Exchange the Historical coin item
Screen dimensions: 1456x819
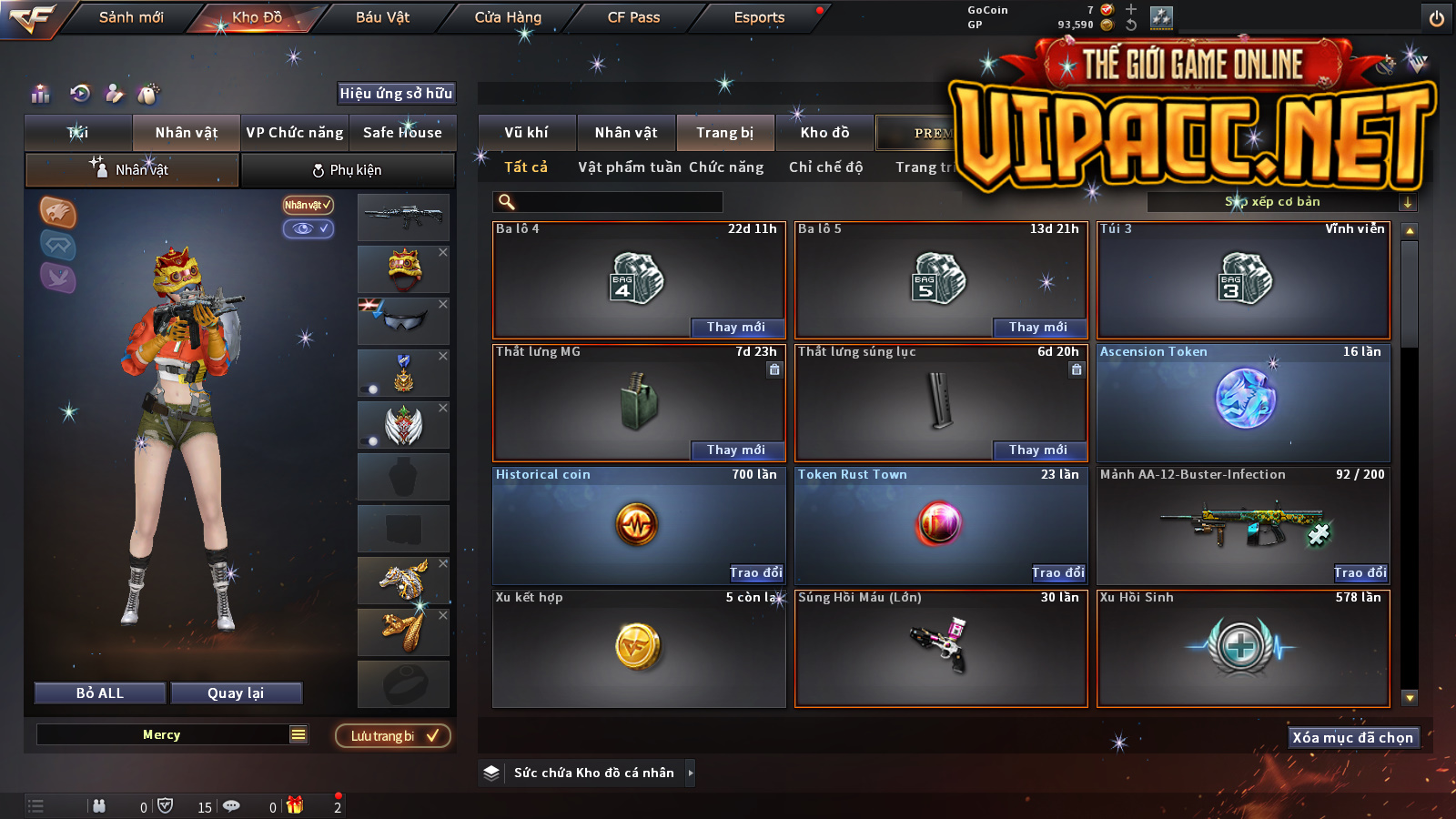[x=755, y=573]
